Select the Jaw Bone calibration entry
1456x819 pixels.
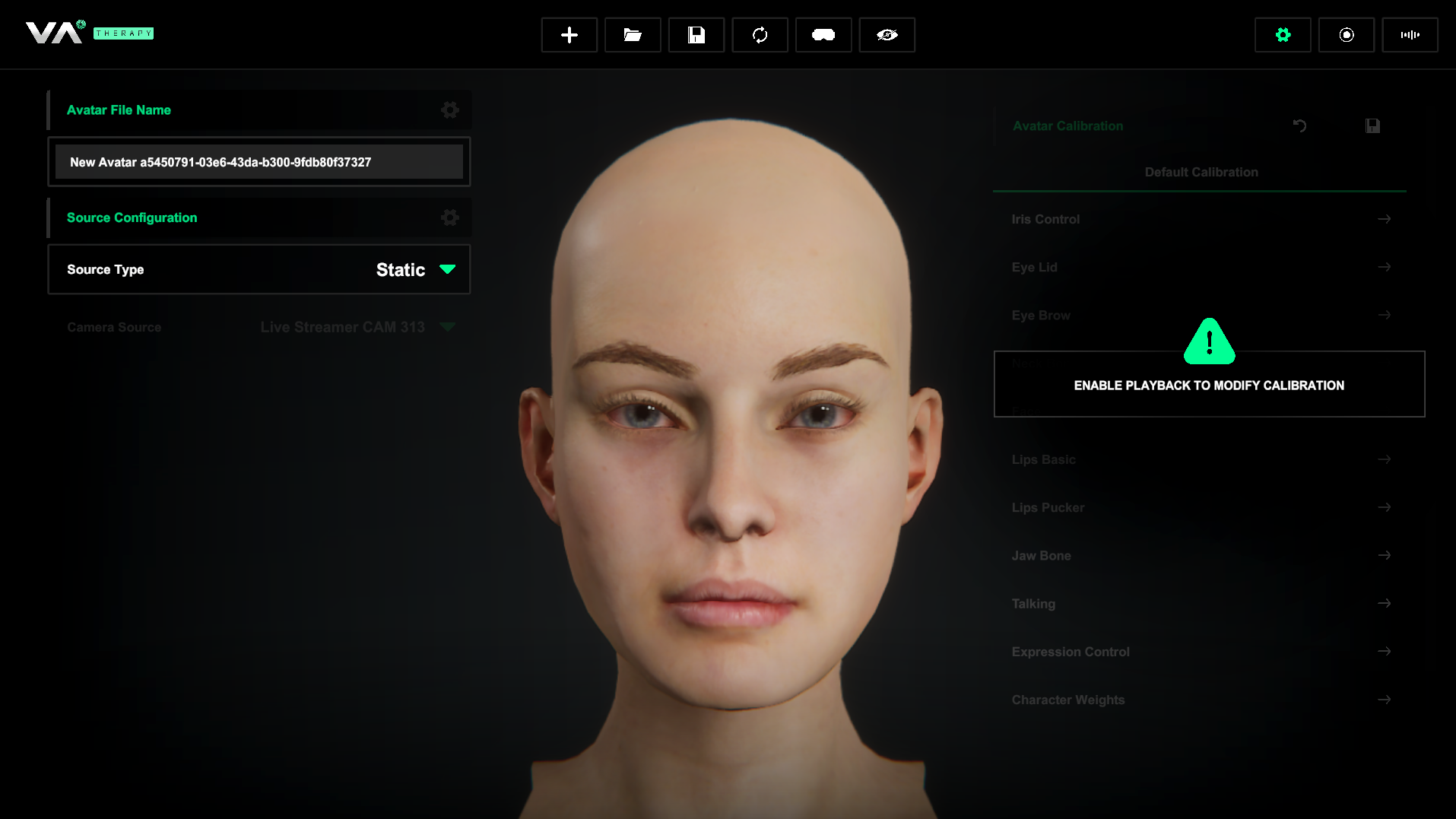point(1201,556)
